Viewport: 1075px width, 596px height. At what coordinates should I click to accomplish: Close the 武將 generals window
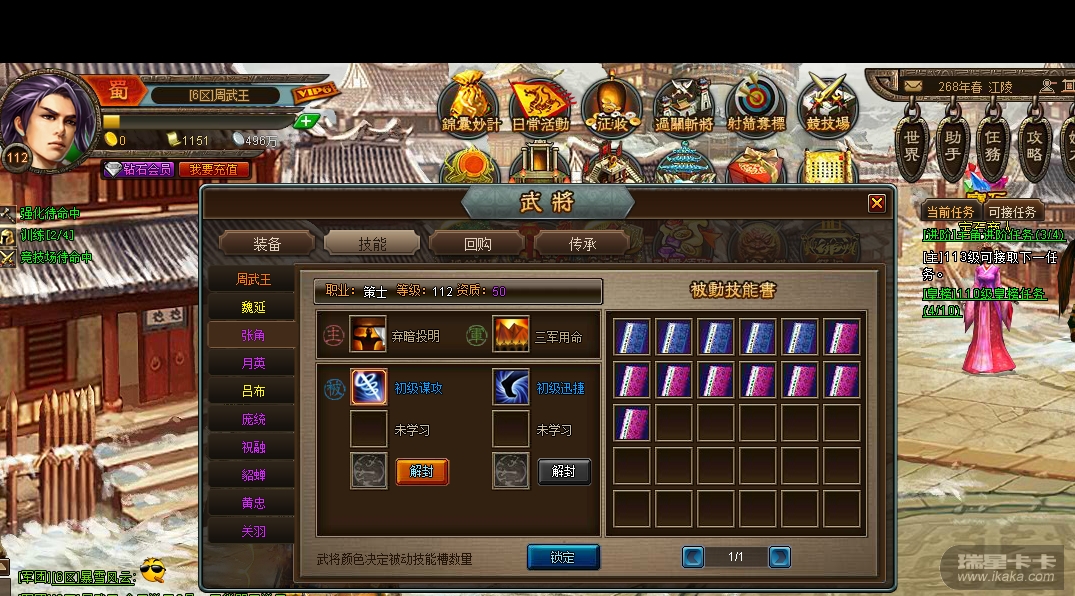coord(877,204)
